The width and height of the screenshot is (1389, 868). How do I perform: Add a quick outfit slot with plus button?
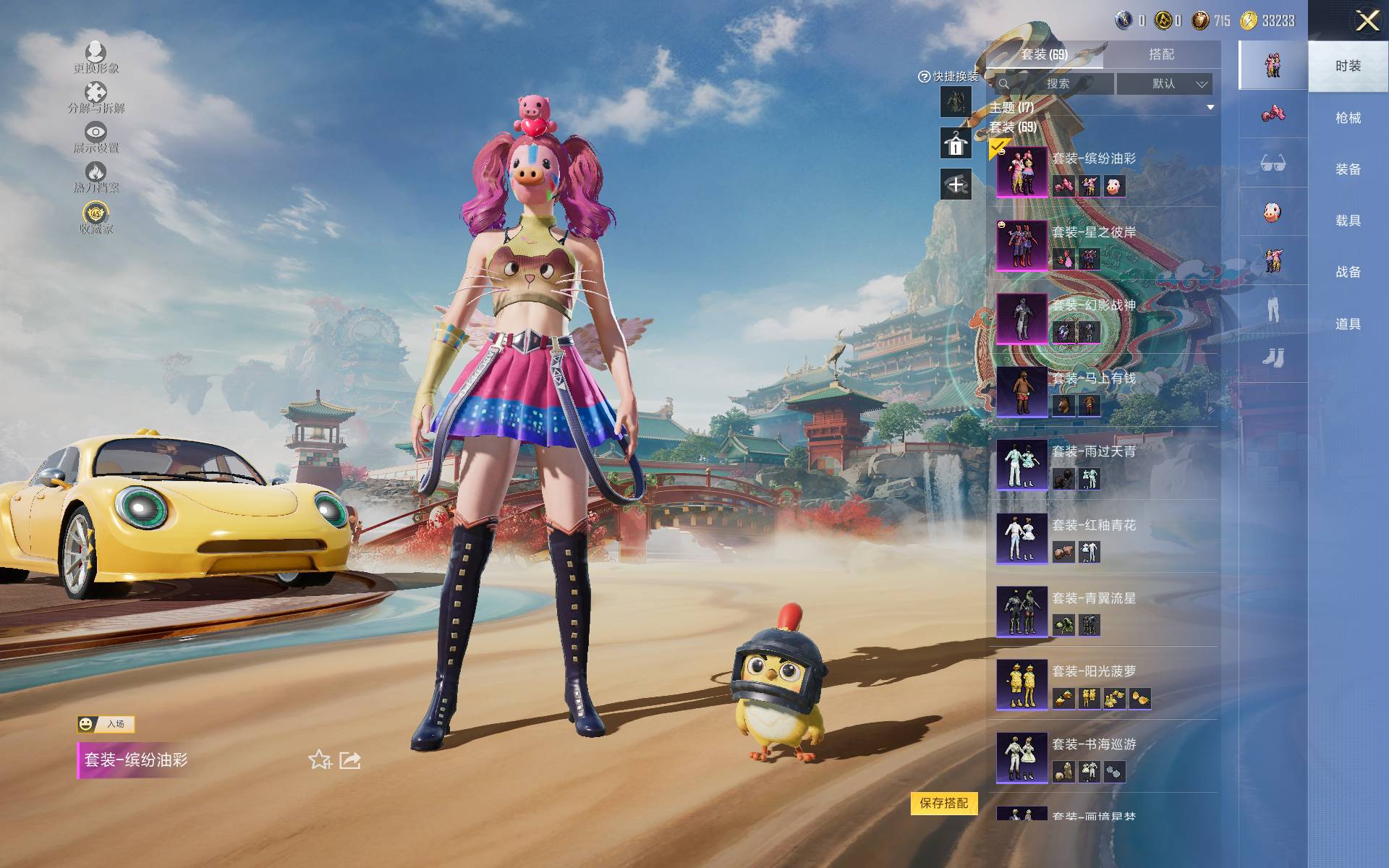point(956,184)
